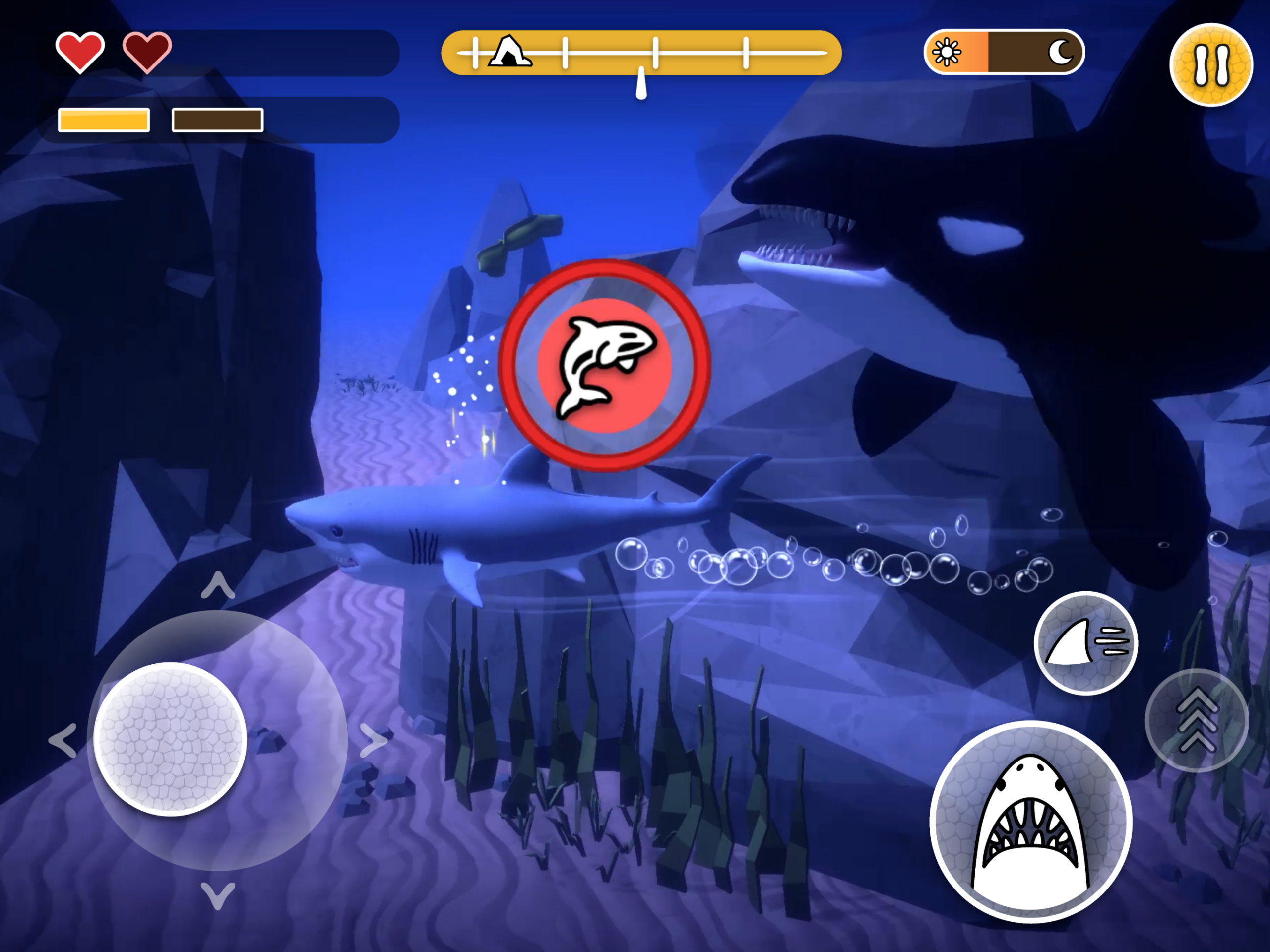This screenshot has width=1270, height=952.
Task: Tap the shark bite attack button
Action: pyautogui.click(x=1030, y=822)
